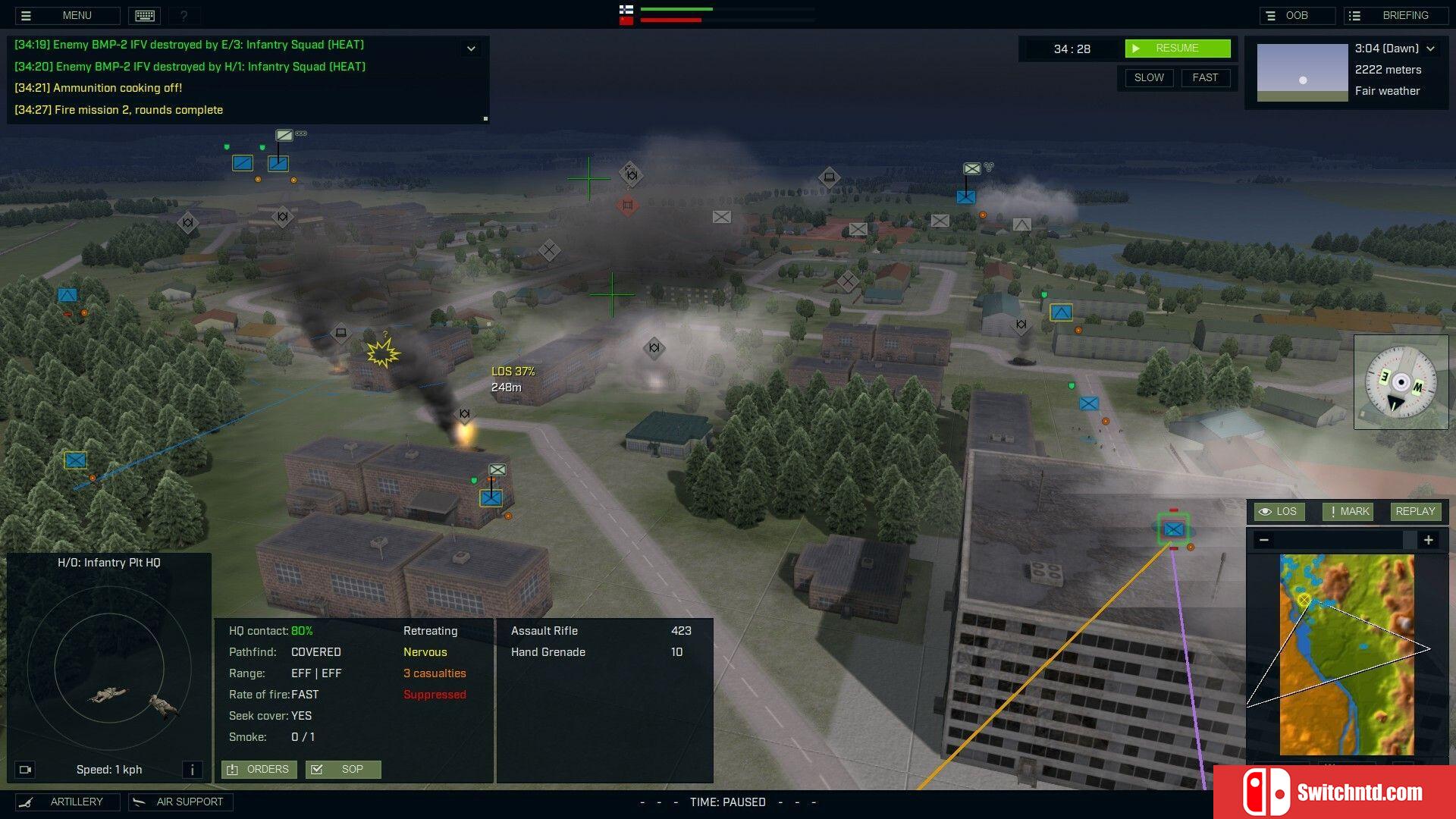This screenshot has width=1456, height=819.
Task: Expand the time and weather dropdown
Action: pos(1431,49)
